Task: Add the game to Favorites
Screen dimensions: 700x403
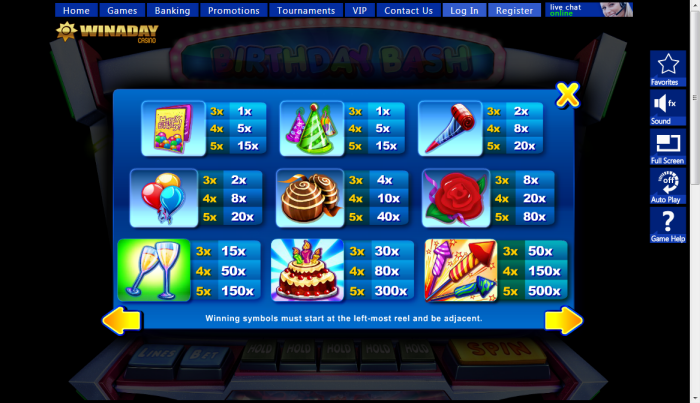Action: [x=667, y=68]
